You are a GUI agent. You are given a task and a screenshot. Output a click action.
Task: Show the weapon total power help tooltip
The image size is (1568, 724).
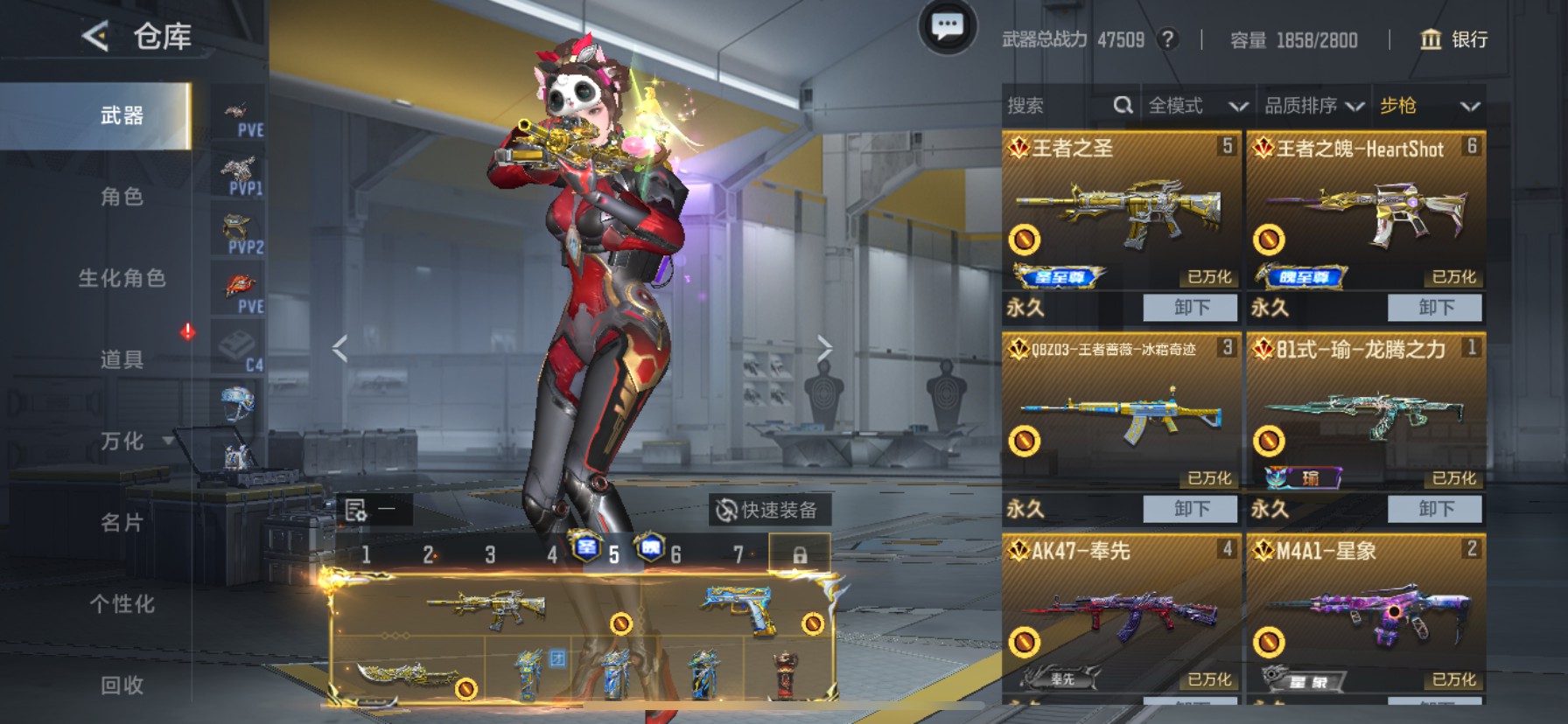click(1167, 39)
